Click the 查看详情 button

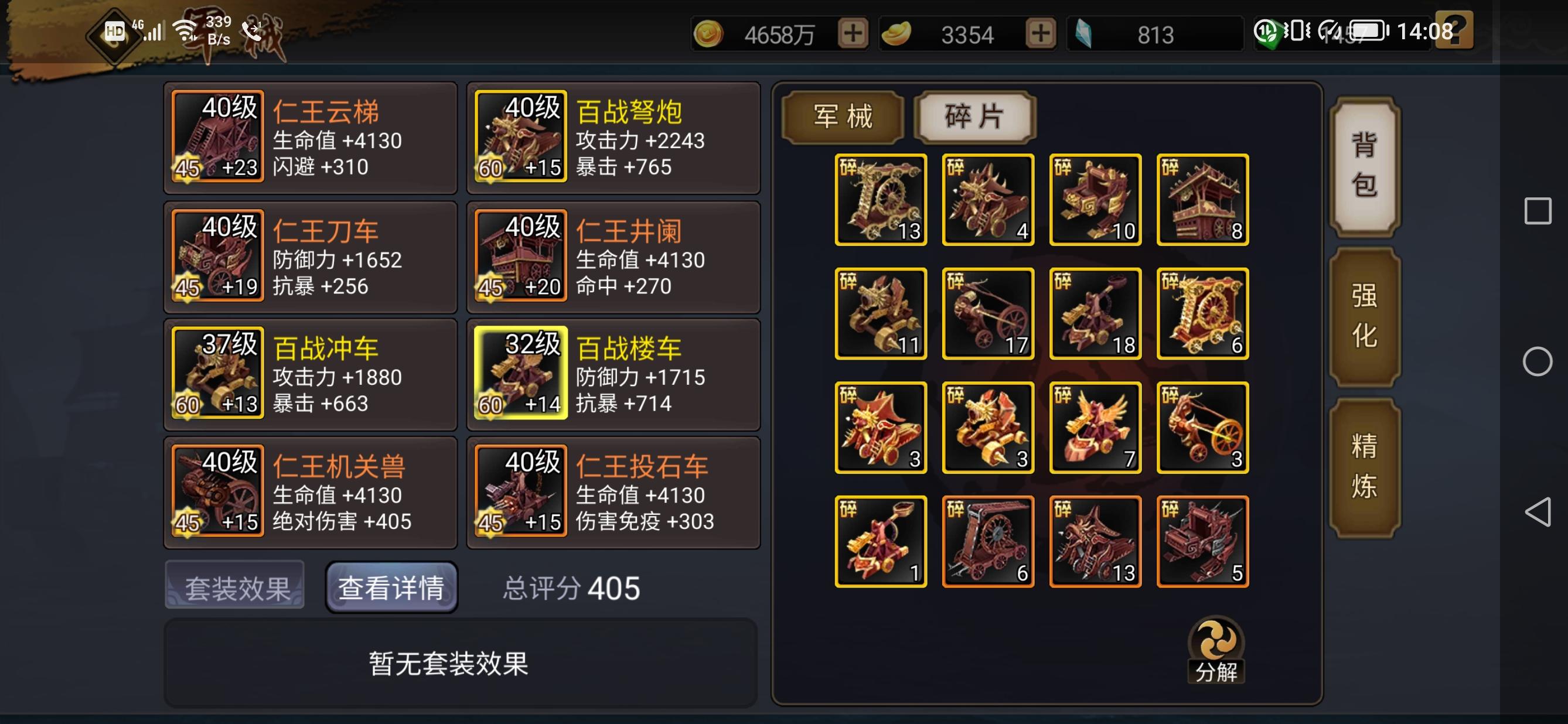[x=391, y=585]
